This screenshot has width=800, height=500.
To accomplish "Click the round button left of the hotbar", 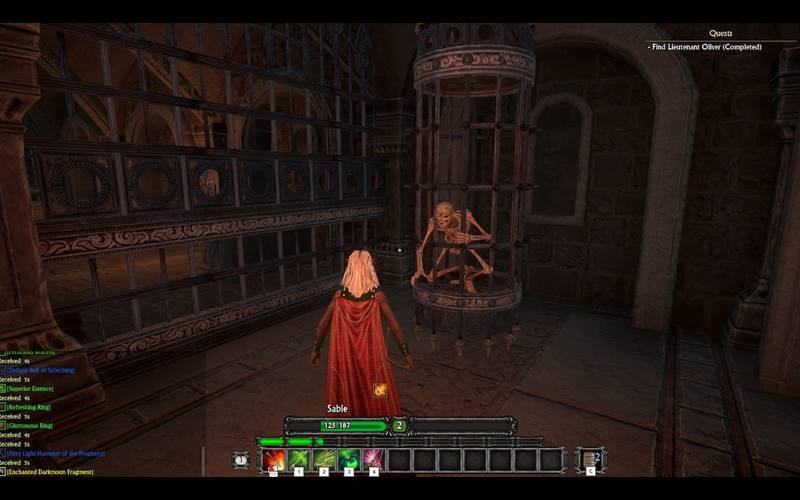I will [241, 460].
